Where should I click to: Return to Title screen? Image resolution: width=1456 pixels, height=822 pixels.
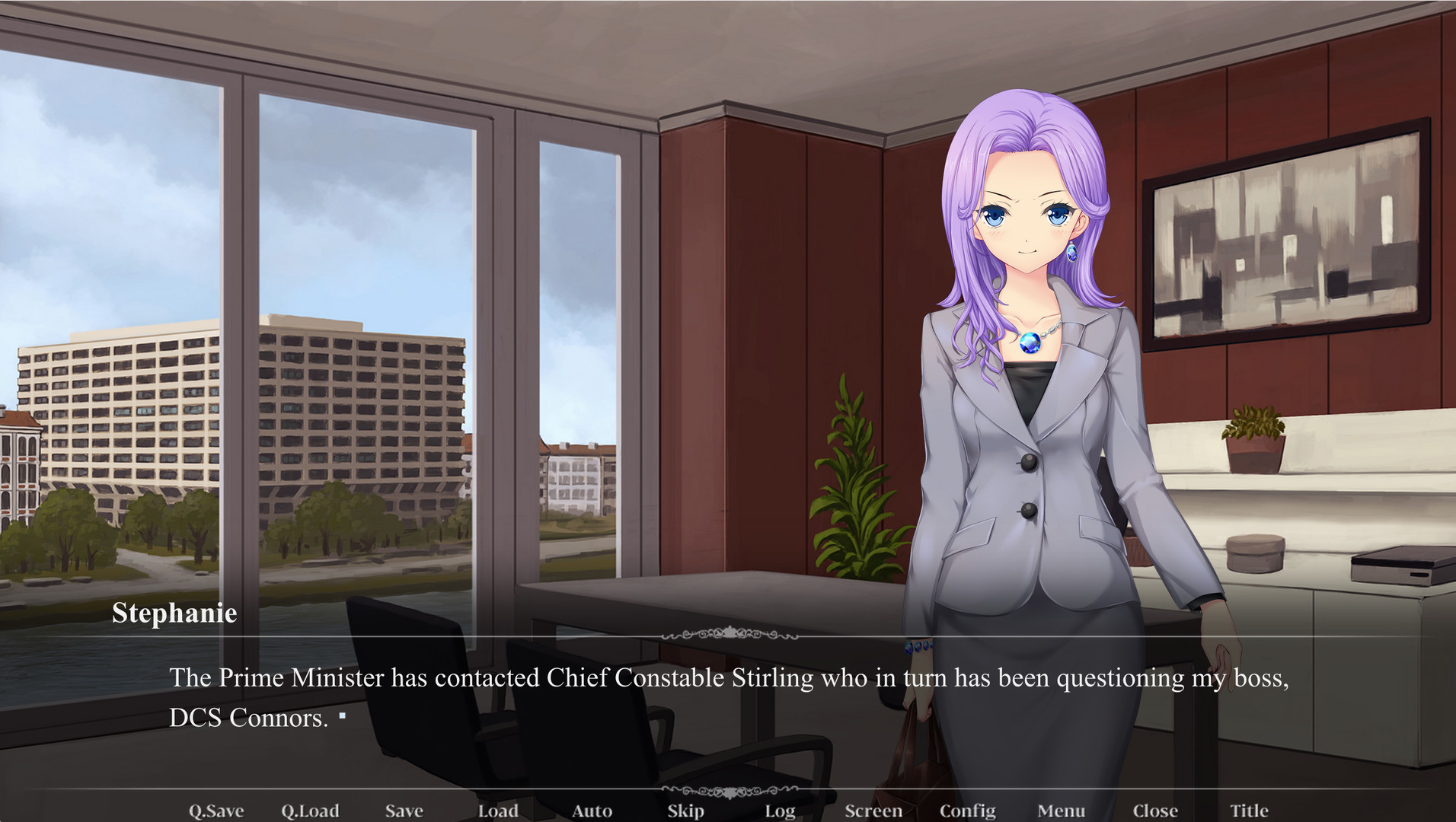pos(1249,810)
